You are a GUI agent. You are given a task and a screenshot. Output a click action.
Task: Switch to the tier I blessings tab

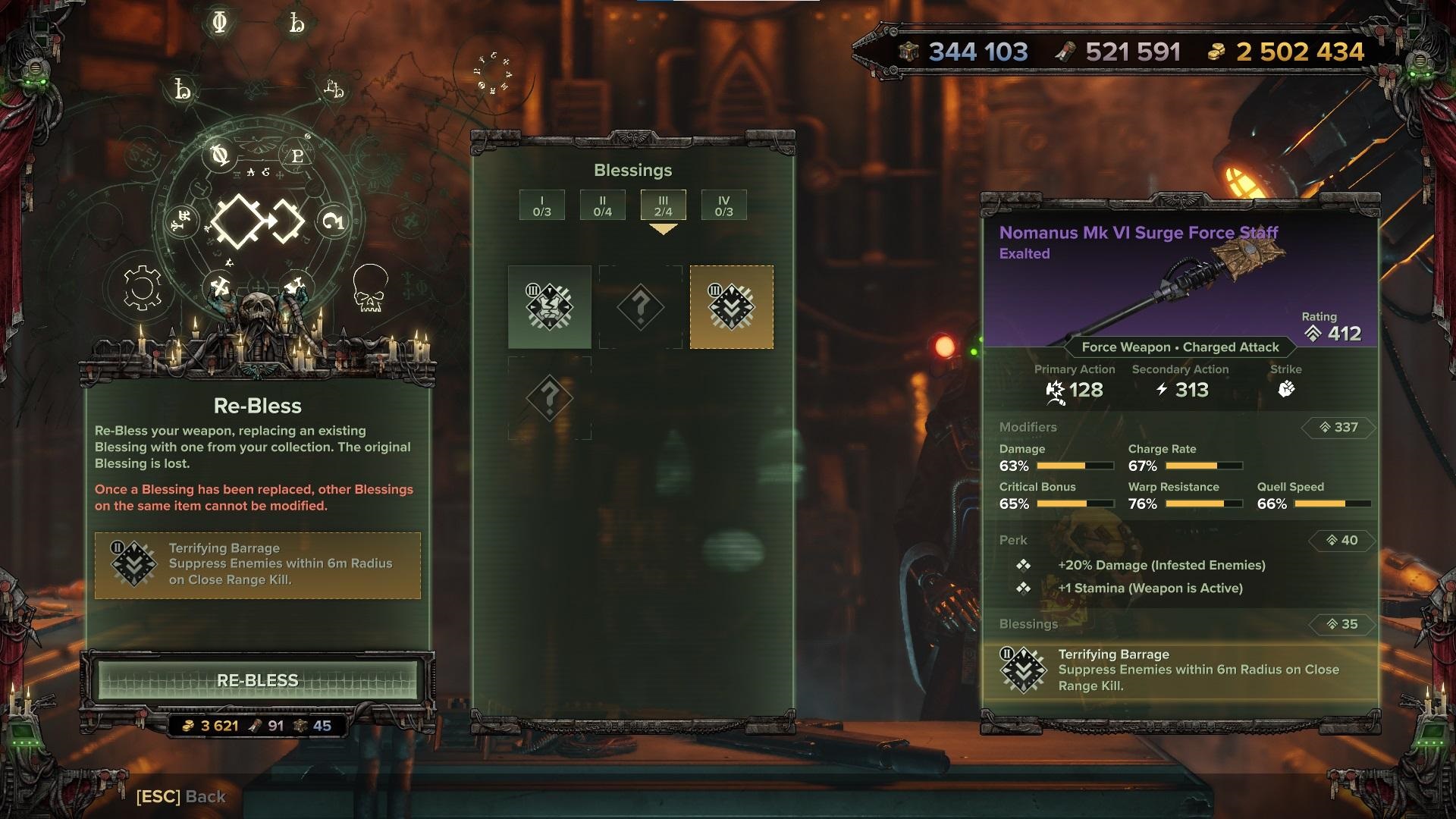[x=541, y=206]
